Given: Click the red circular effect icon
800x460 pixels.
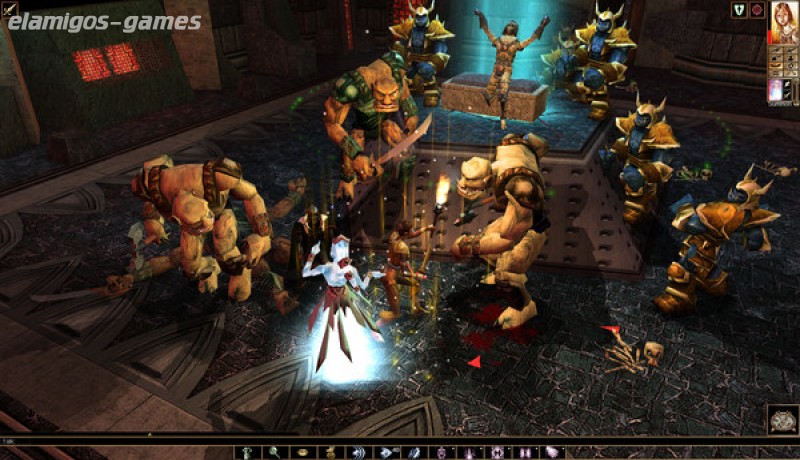Looking at the screenshot, I should (757, 10).
